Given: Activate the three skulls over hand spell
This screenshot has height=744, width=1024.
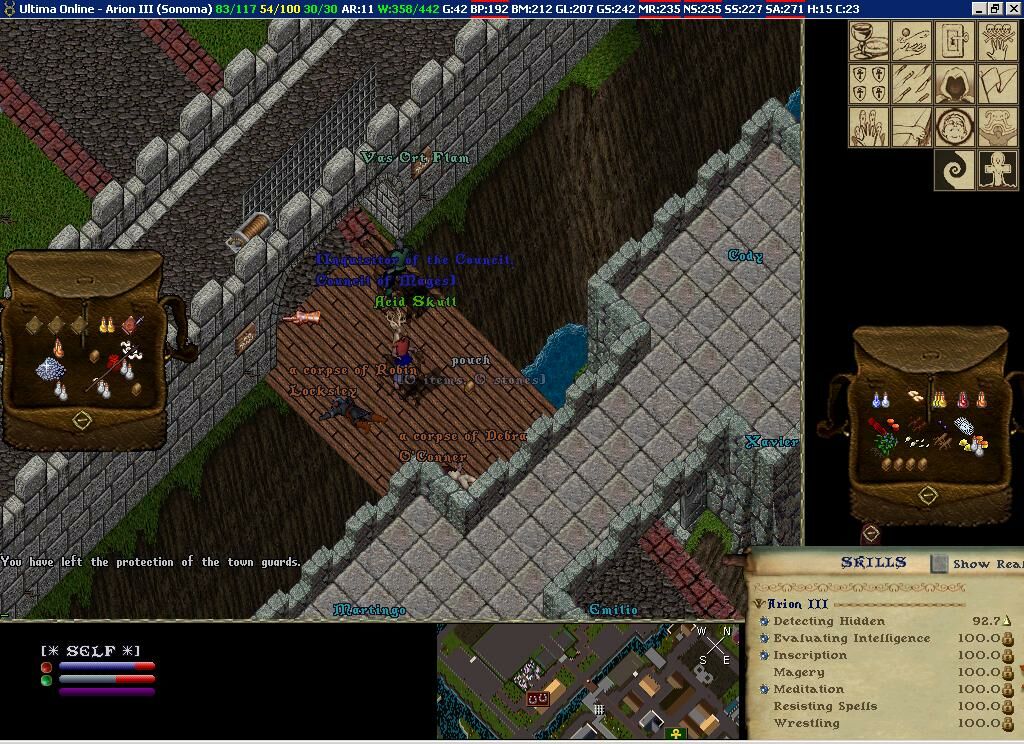Looking at the screenshot, I should pos(998,42).
